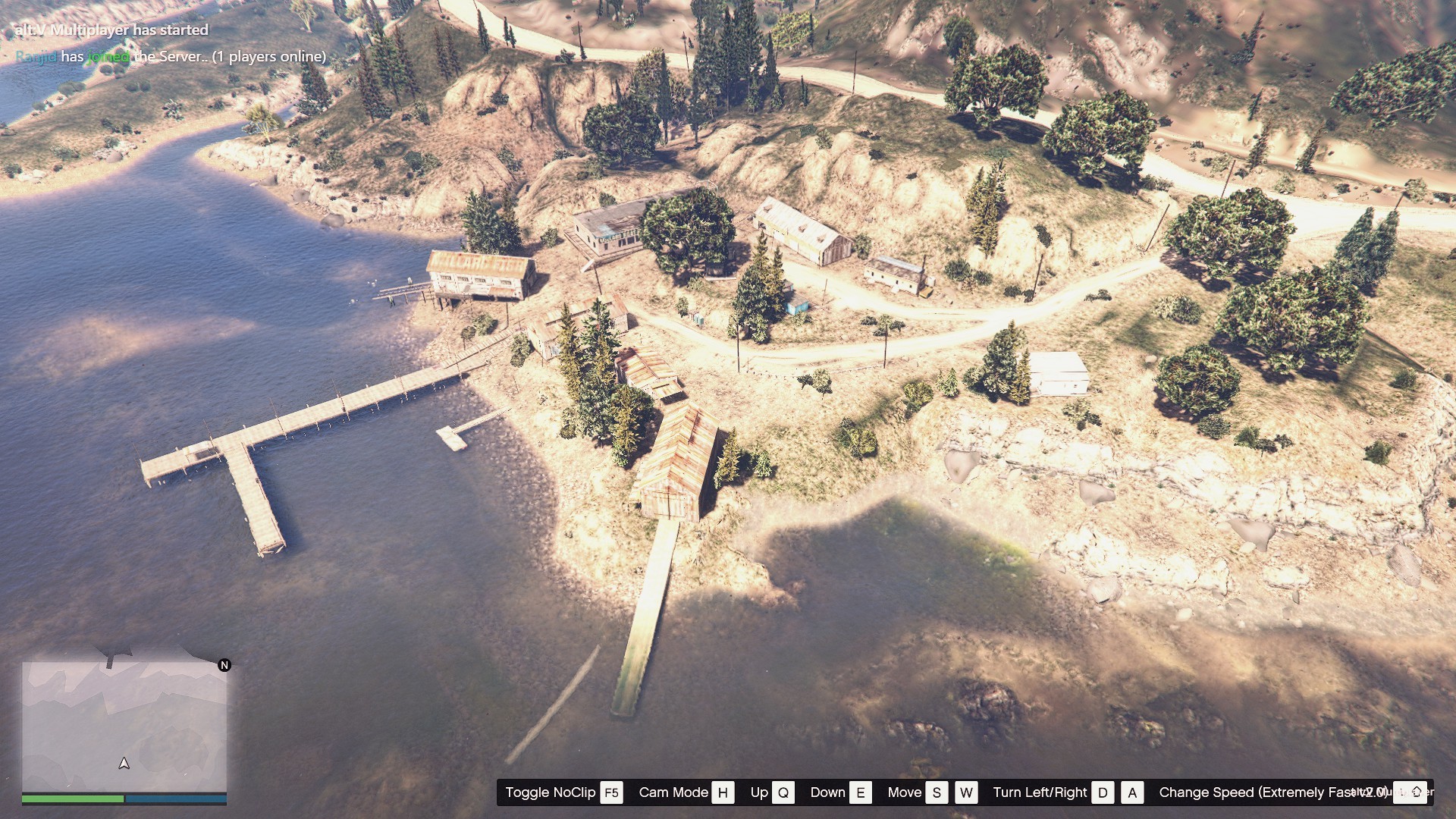Select the north compass marker on the minimap
Screen dimensions: 1456x819
224,665
